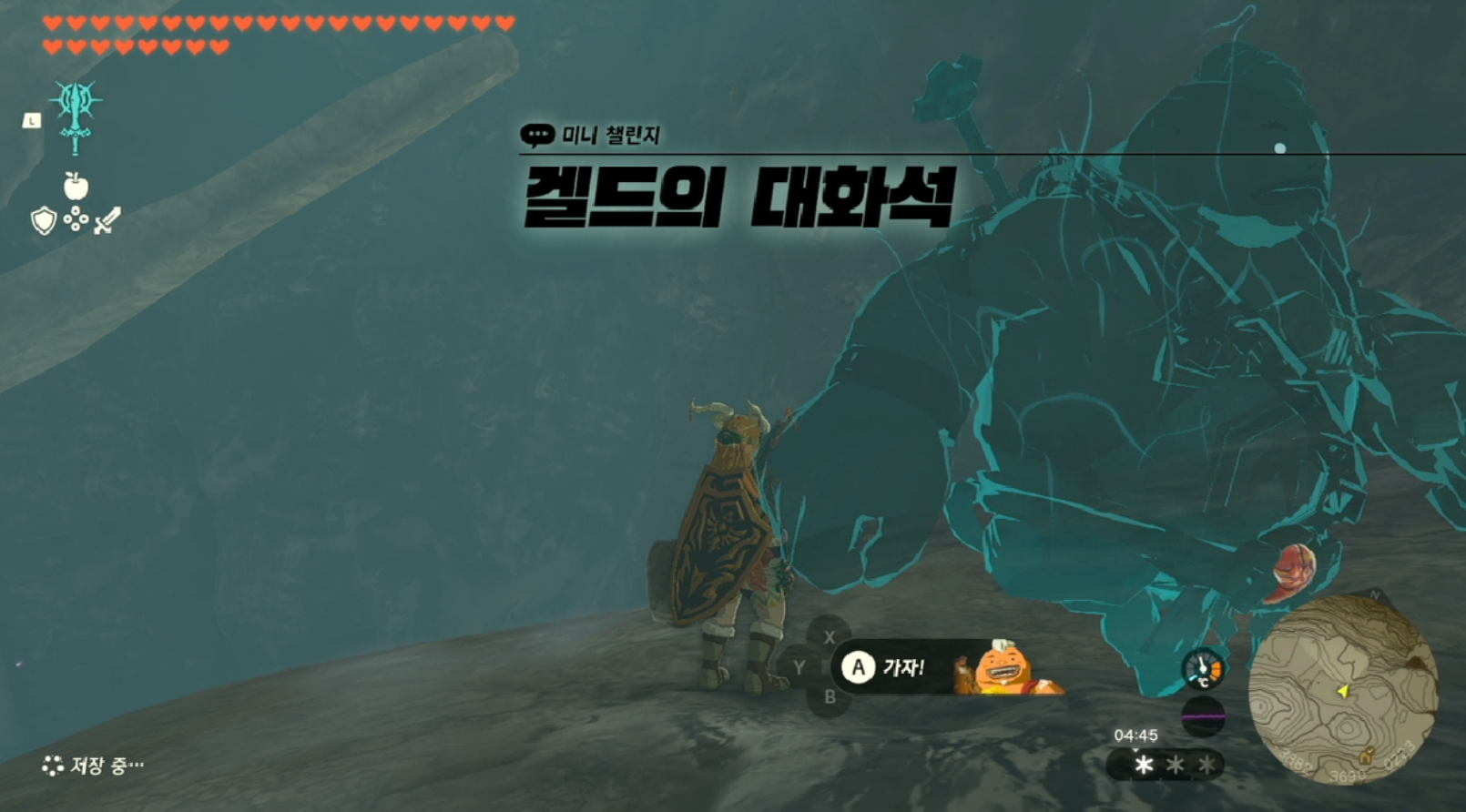Open the shield quick-select icon
The width and height of the screenshot is (1466, 812).
point(43,220)
